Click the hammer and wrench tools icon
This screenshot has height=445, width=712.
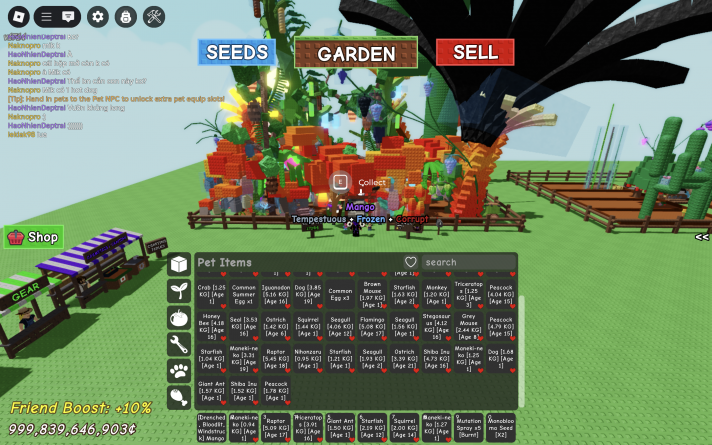[154, 17]
